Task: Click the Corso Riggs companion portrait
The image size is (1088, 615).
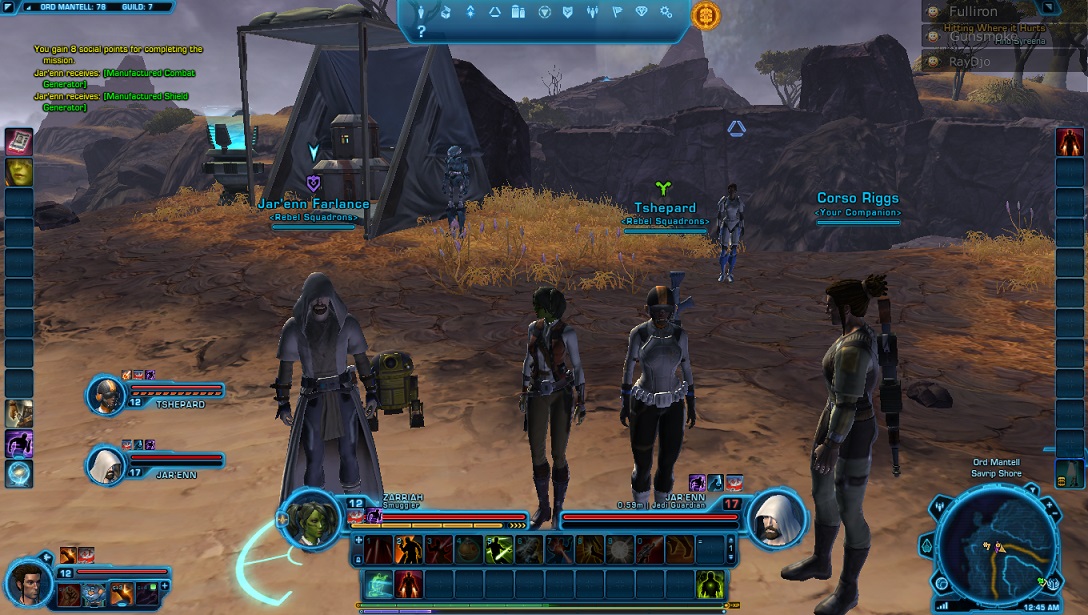Action: 28,580
